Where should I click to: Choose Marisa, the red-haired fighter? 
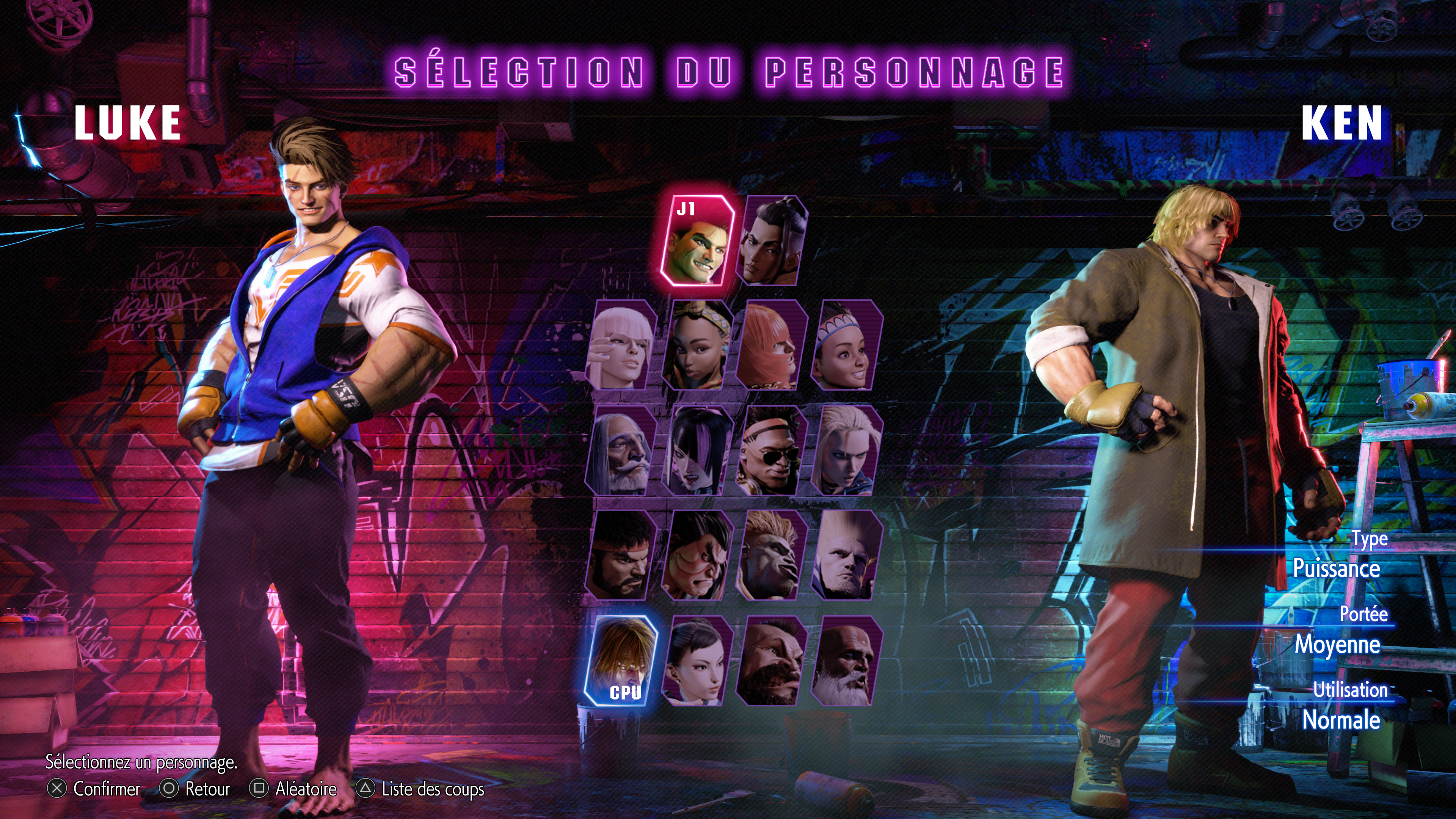point(772,345)
